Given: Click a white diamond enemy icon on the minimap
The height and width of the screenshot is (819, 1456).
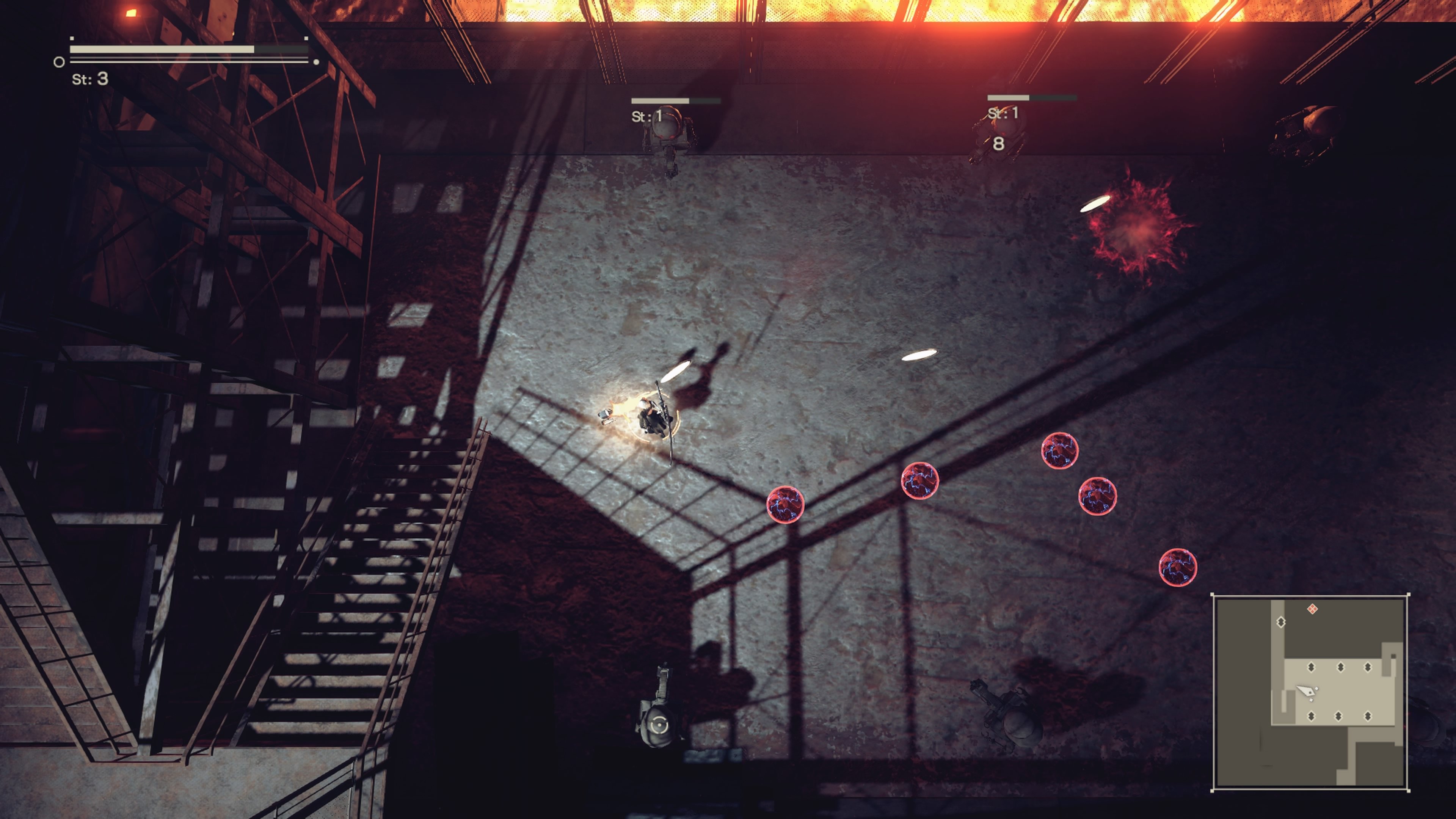Looking at the screenshot, I should coord(1281,622).
